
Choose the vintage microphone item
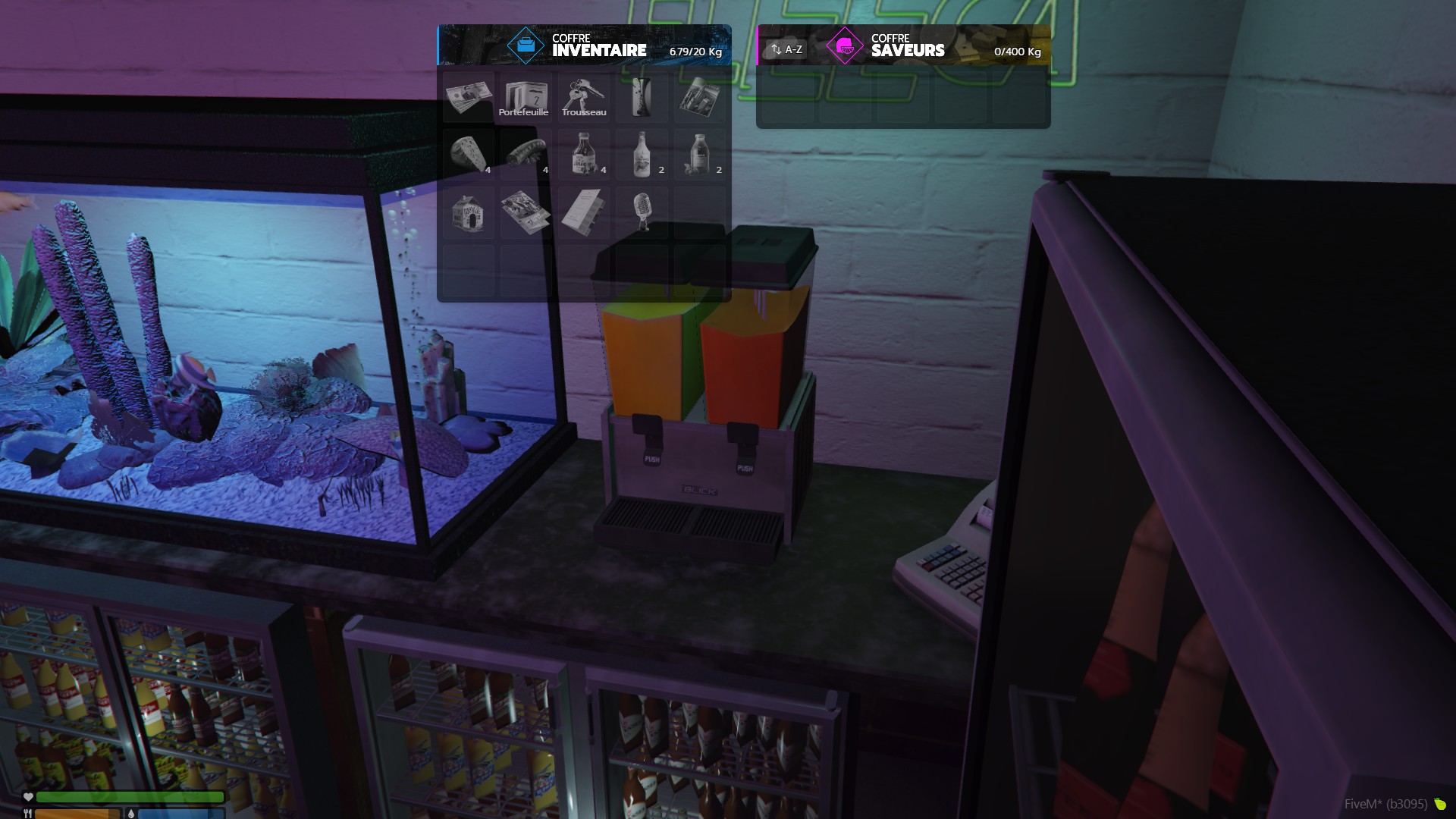point(642,211)
